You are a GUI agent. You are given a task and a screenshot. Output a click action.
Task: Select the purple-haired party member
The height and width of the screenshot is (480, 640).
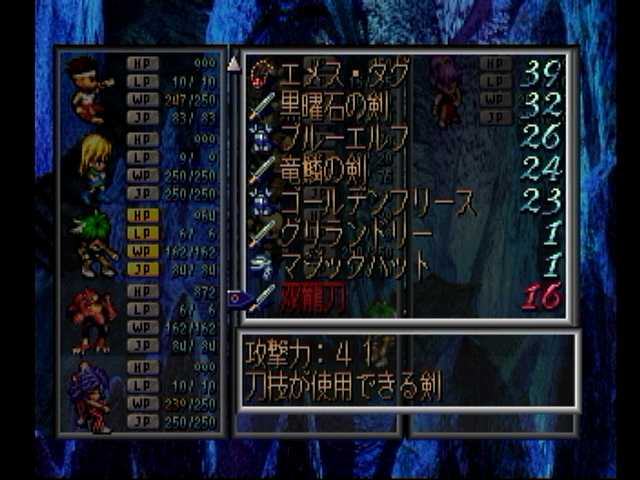(x=92, y=396)
